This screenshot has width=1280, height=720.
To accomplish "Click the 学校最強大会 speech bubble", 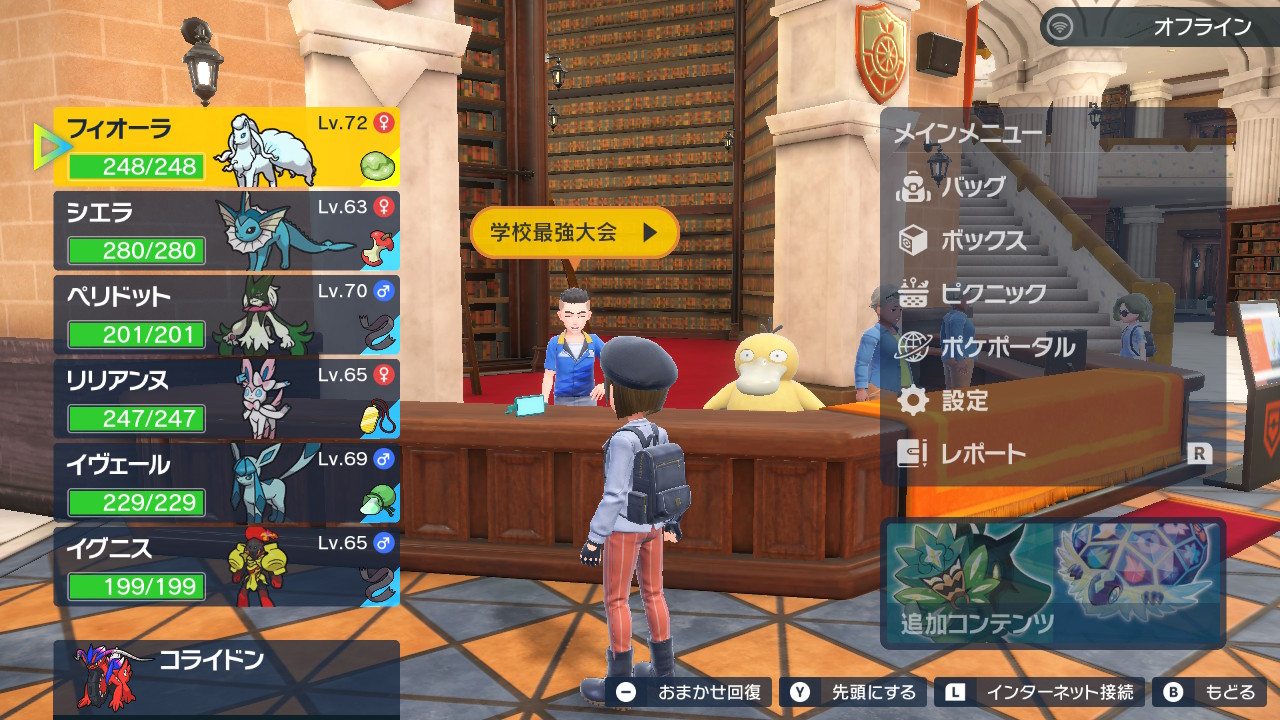I will [574, 233].
